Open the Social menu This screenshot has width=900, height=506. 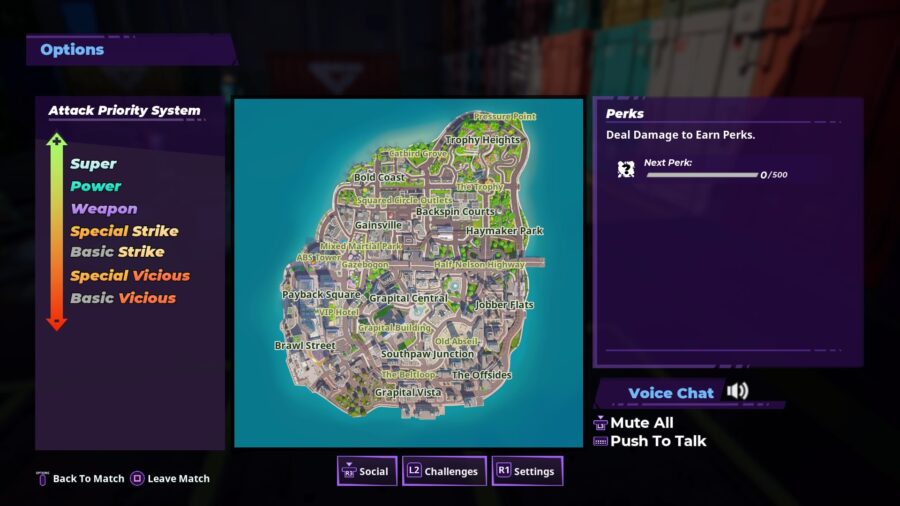364,471
